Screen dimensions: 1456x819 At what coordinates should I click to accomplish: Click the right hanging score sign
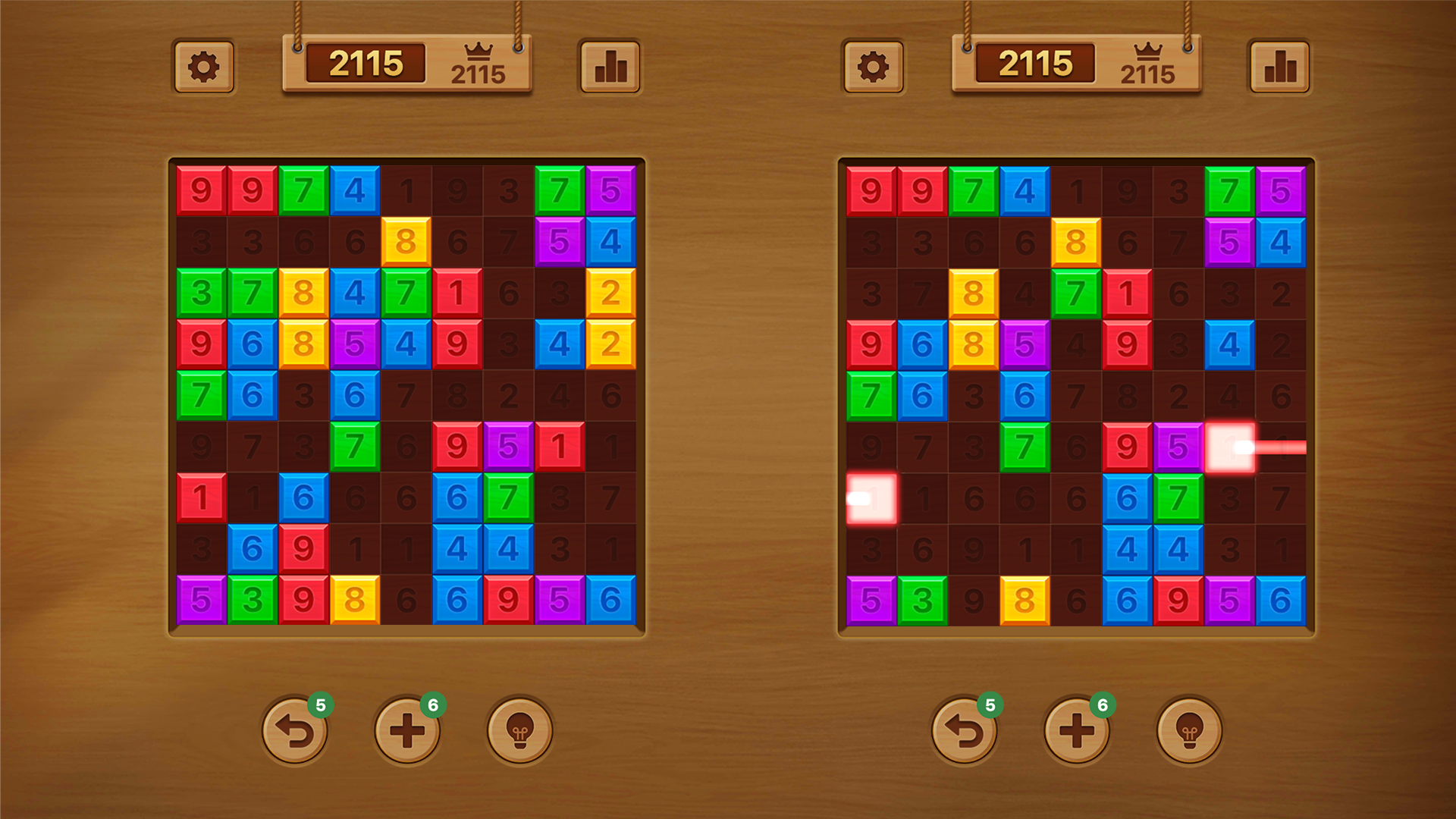click(x=1037, y=63)
